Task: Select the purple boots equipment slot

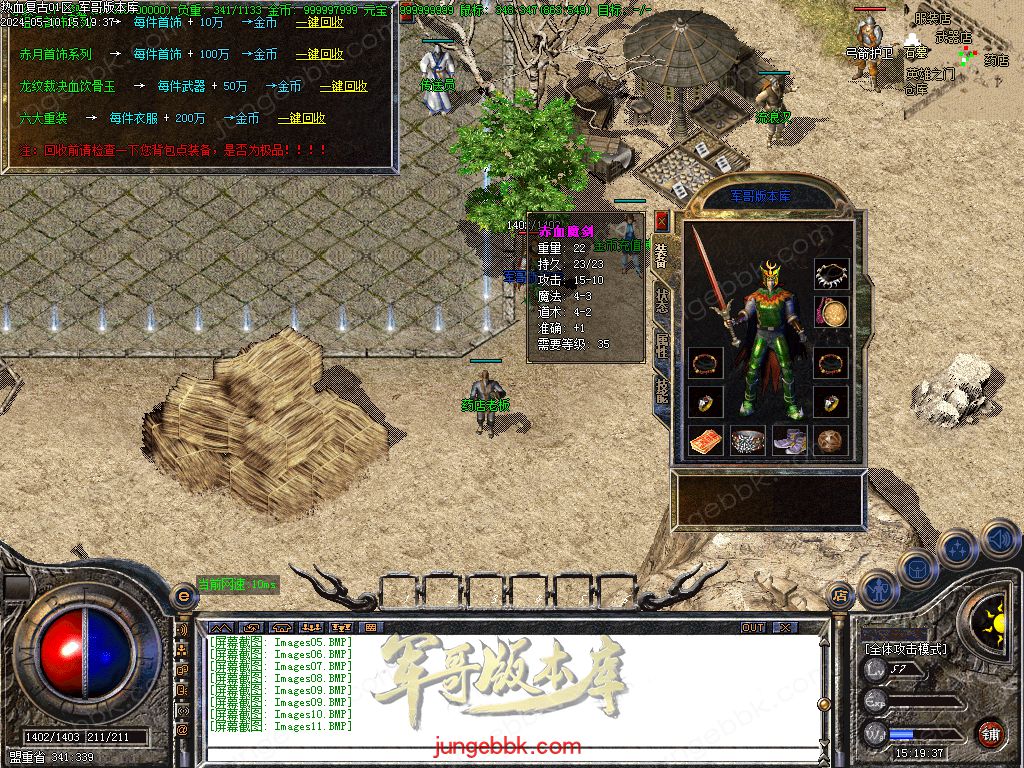Action: click(x=790, y=440)
